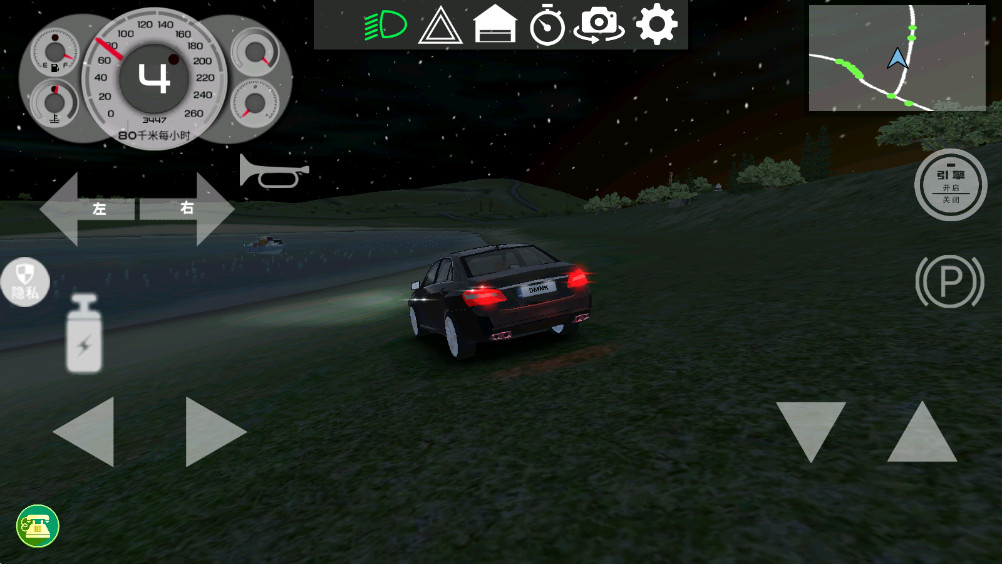Switch the camera view
1002x564 pixels.
coord(599,26)
